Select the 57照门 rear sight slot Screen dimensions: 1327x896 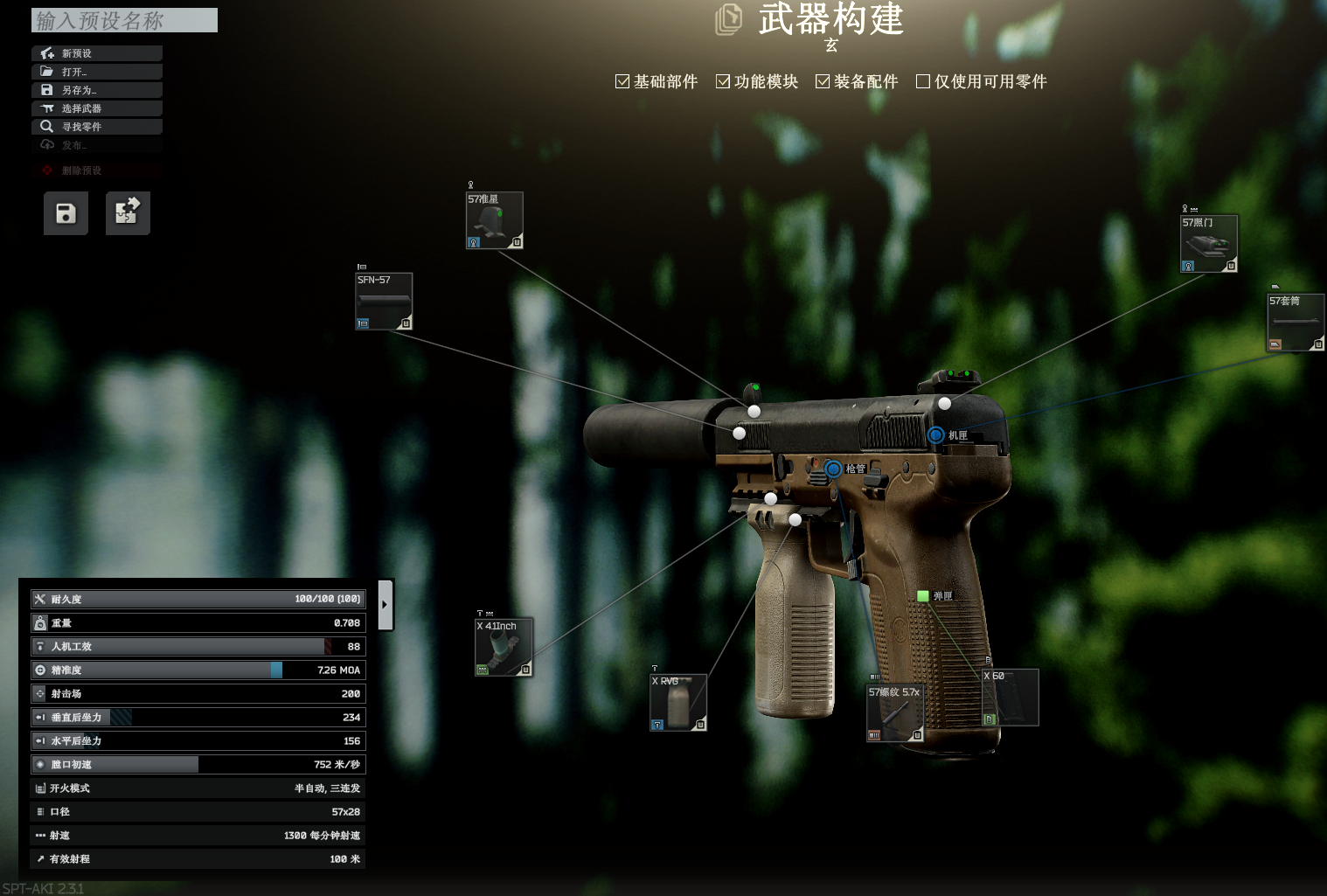tap(1208, 244)
